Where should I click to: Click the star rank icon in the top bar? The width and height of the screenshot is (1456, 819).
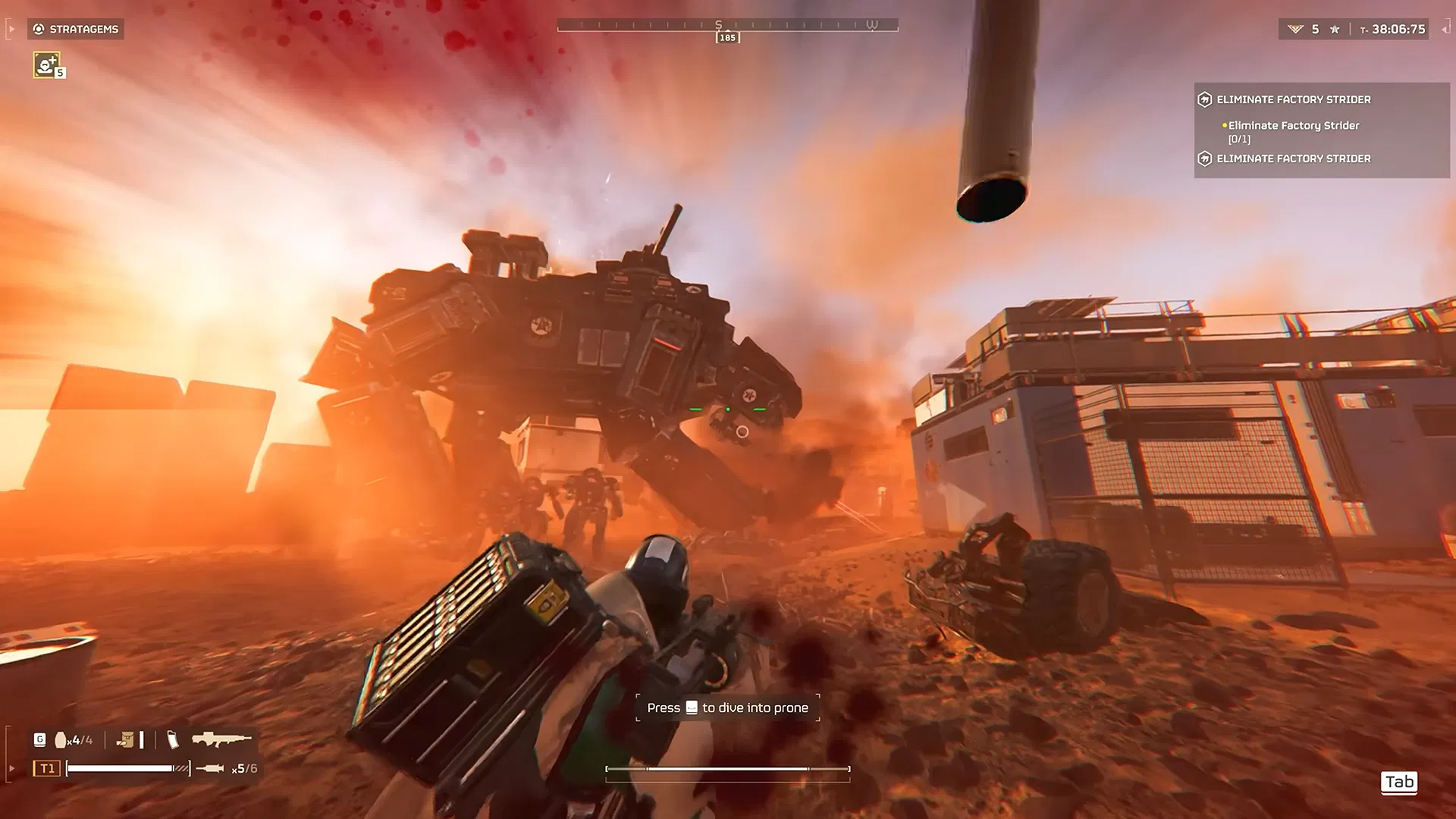1335,29
